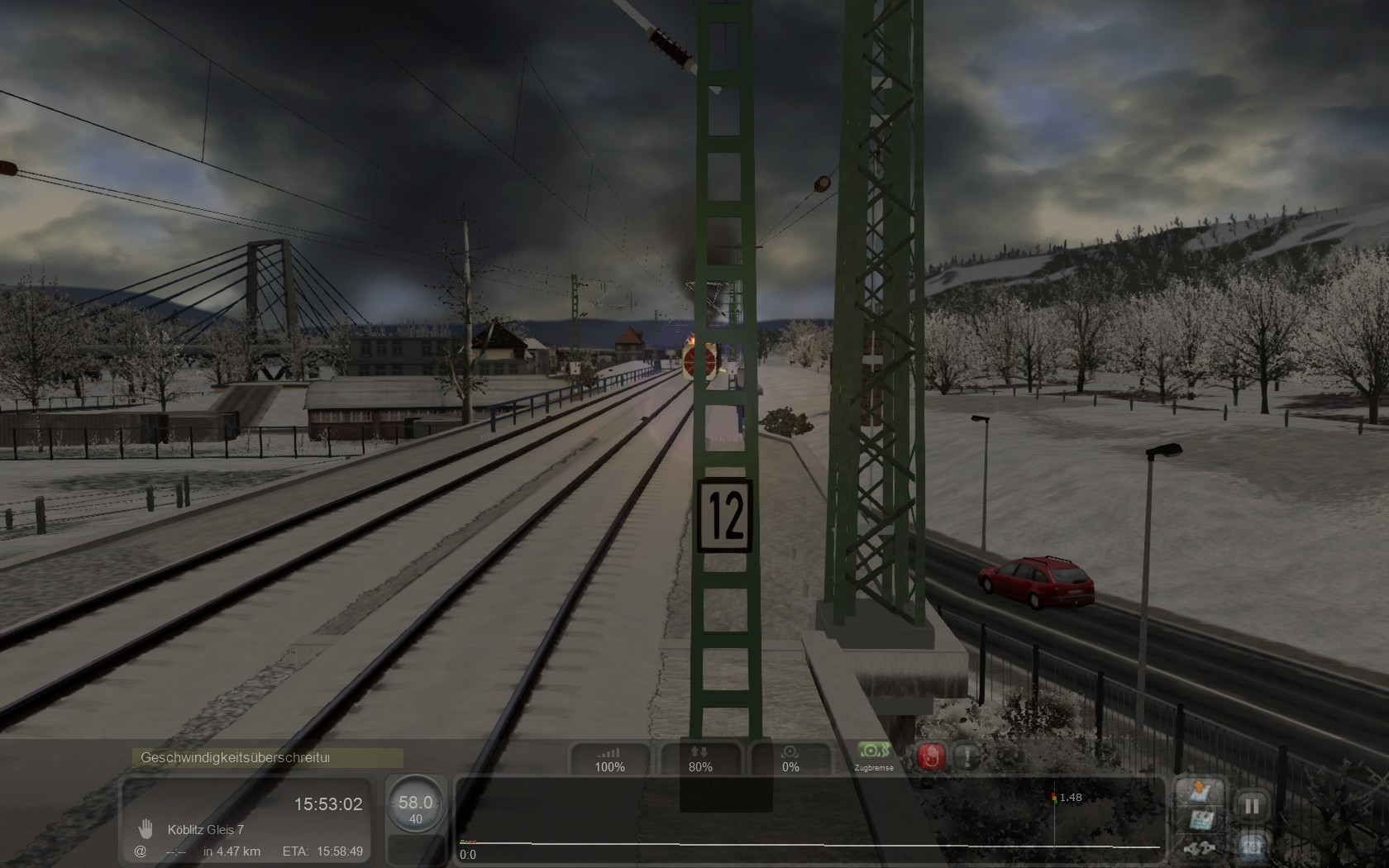Select the signal marker at 1.48 on track monitor
The width and height of the screenshot is (1389, 868).
pyautogui.click(x=1053, y=798)
